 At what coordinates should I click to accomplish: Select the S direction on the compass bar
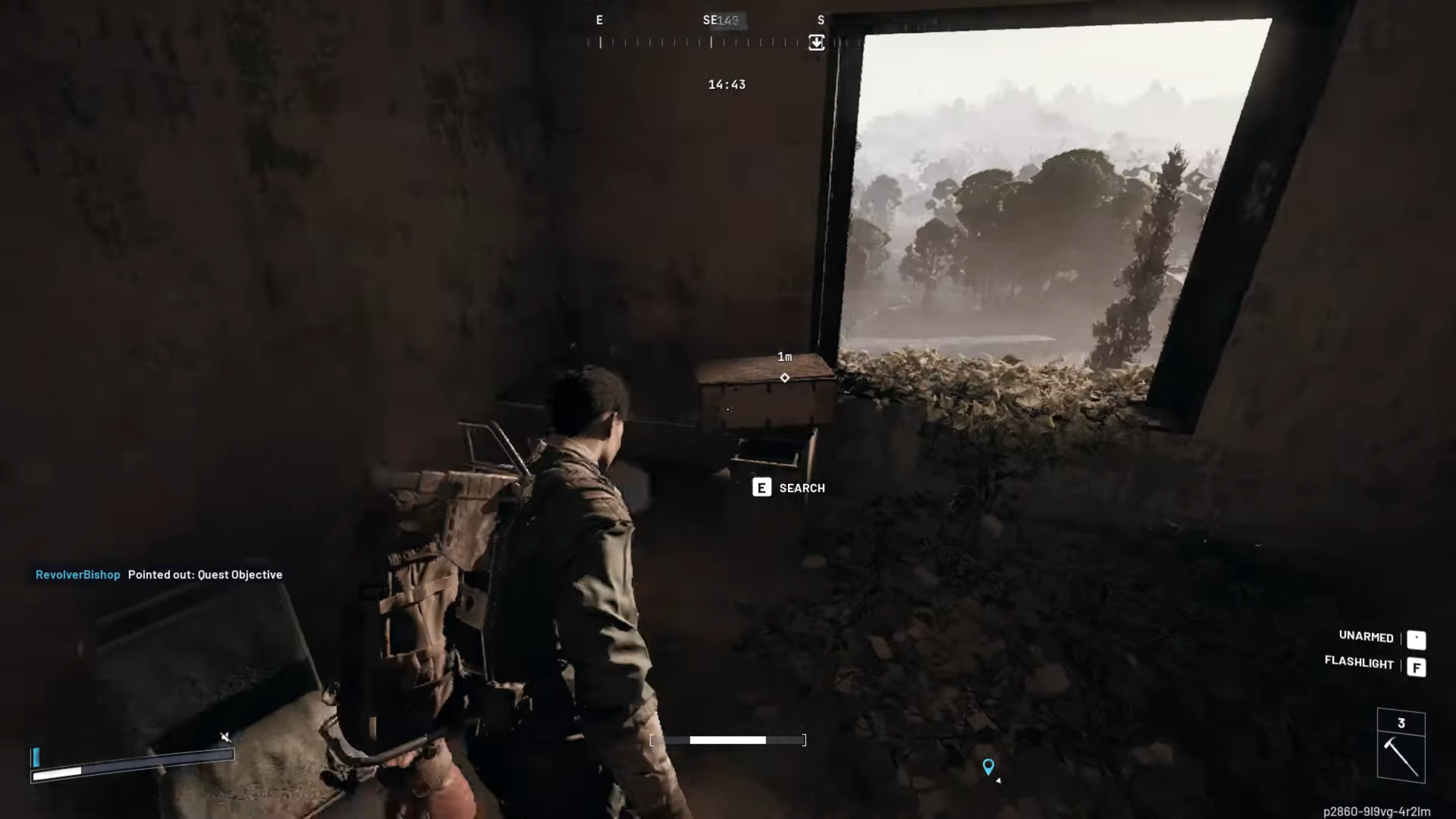pyautogui.click(x=820, y=20)
